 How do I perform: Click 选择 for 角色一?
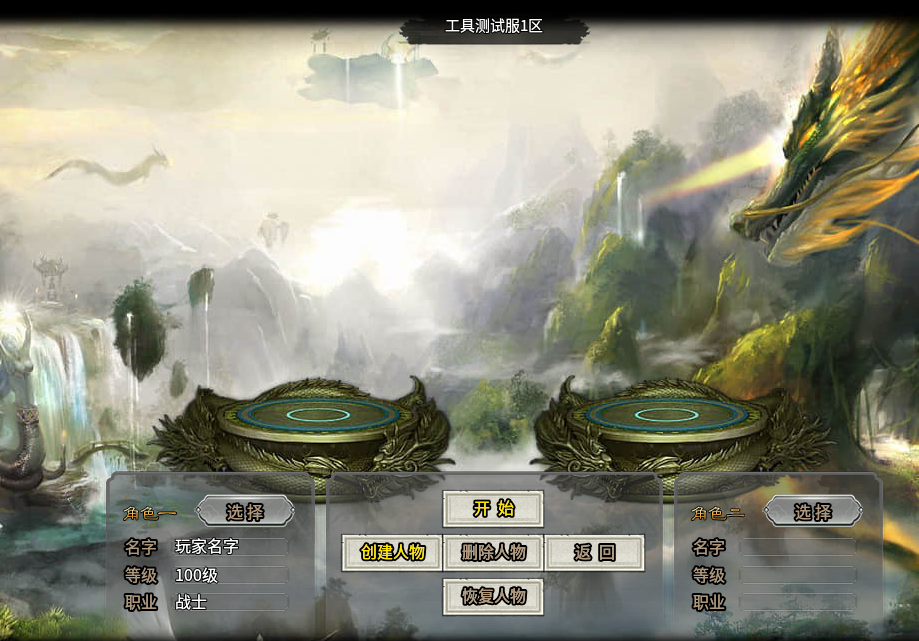[x=245, y=512]
